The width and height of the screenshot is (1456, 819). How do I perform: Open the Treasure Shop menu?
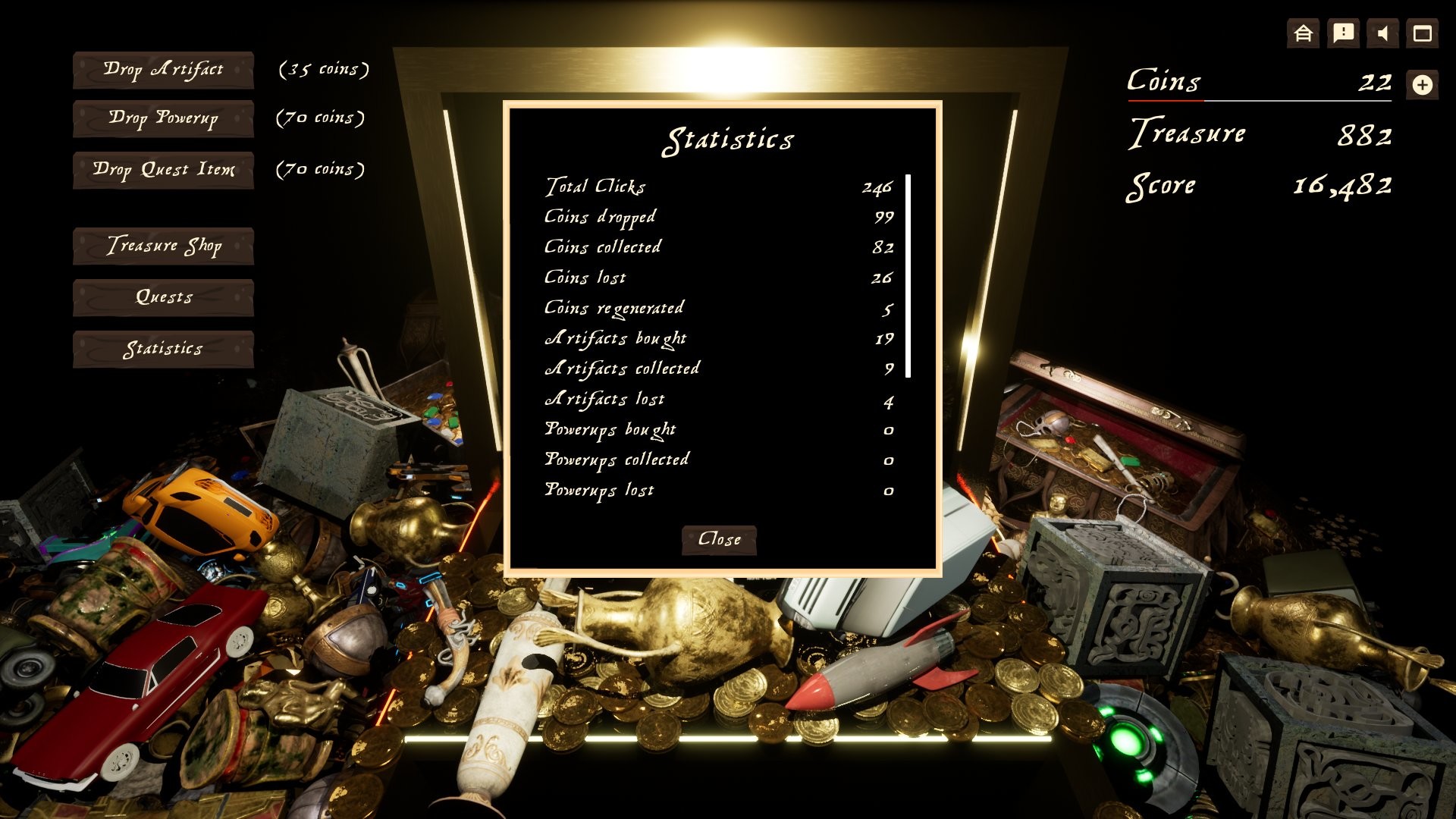(x=162, y=246)
